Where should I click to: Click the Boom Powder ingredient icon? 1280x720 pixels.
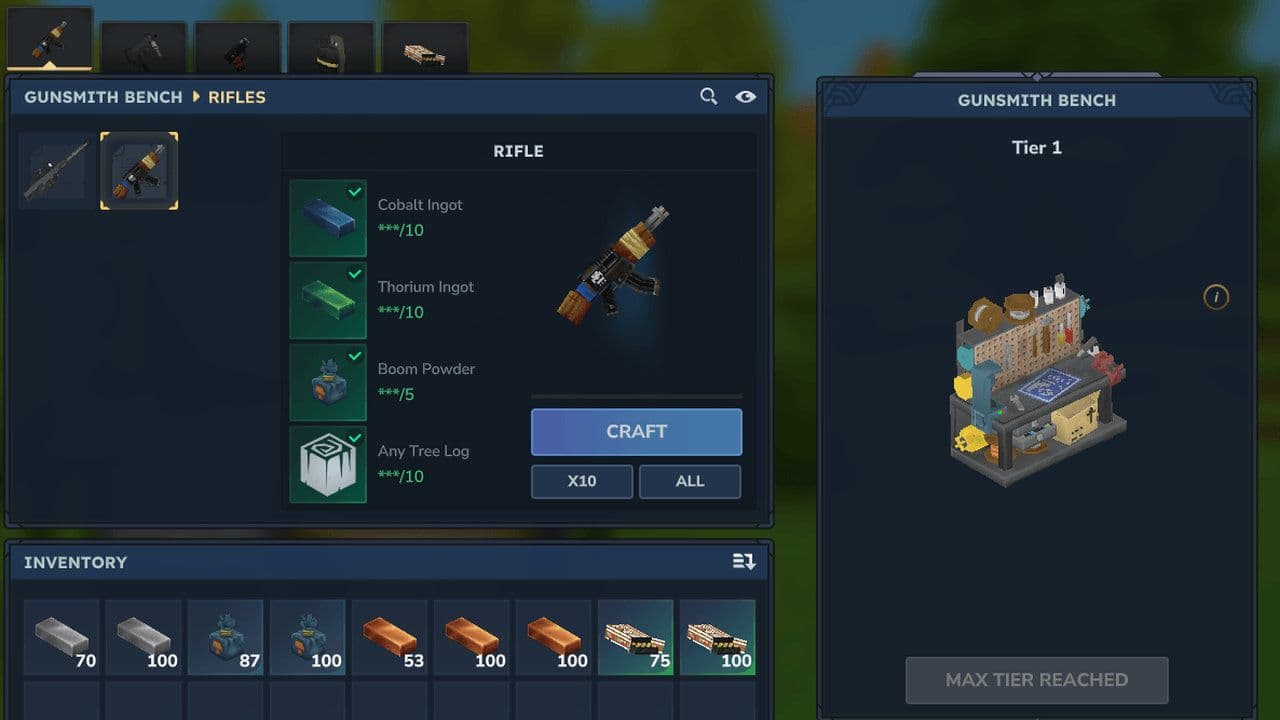point(327,381)
